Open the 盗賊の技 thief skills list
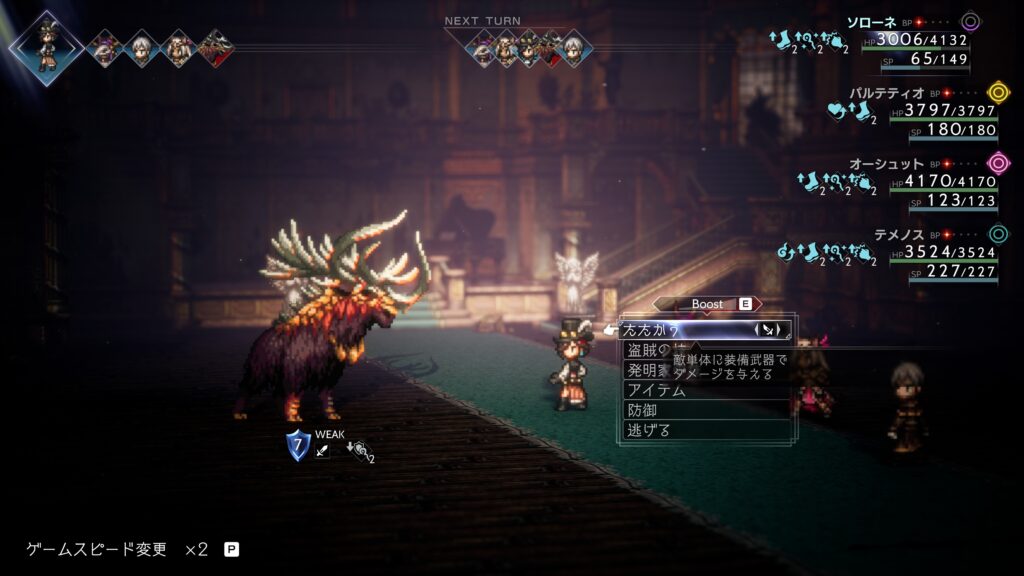The height and width of the screenshot is (576, 1024). click(x=647, y=350)
